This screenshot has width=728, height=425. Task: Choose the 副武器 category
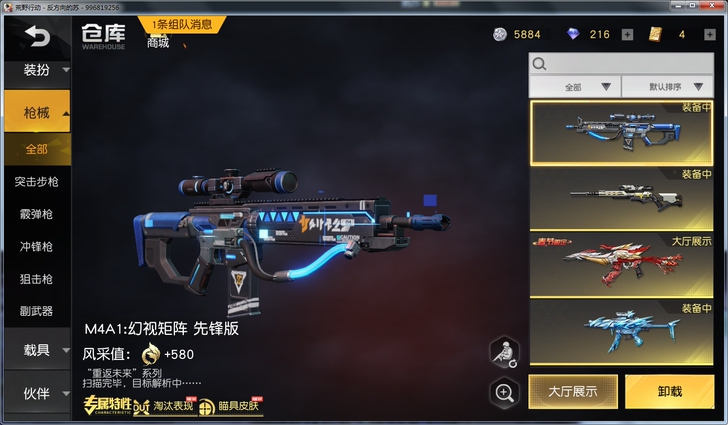pos(37,311)
